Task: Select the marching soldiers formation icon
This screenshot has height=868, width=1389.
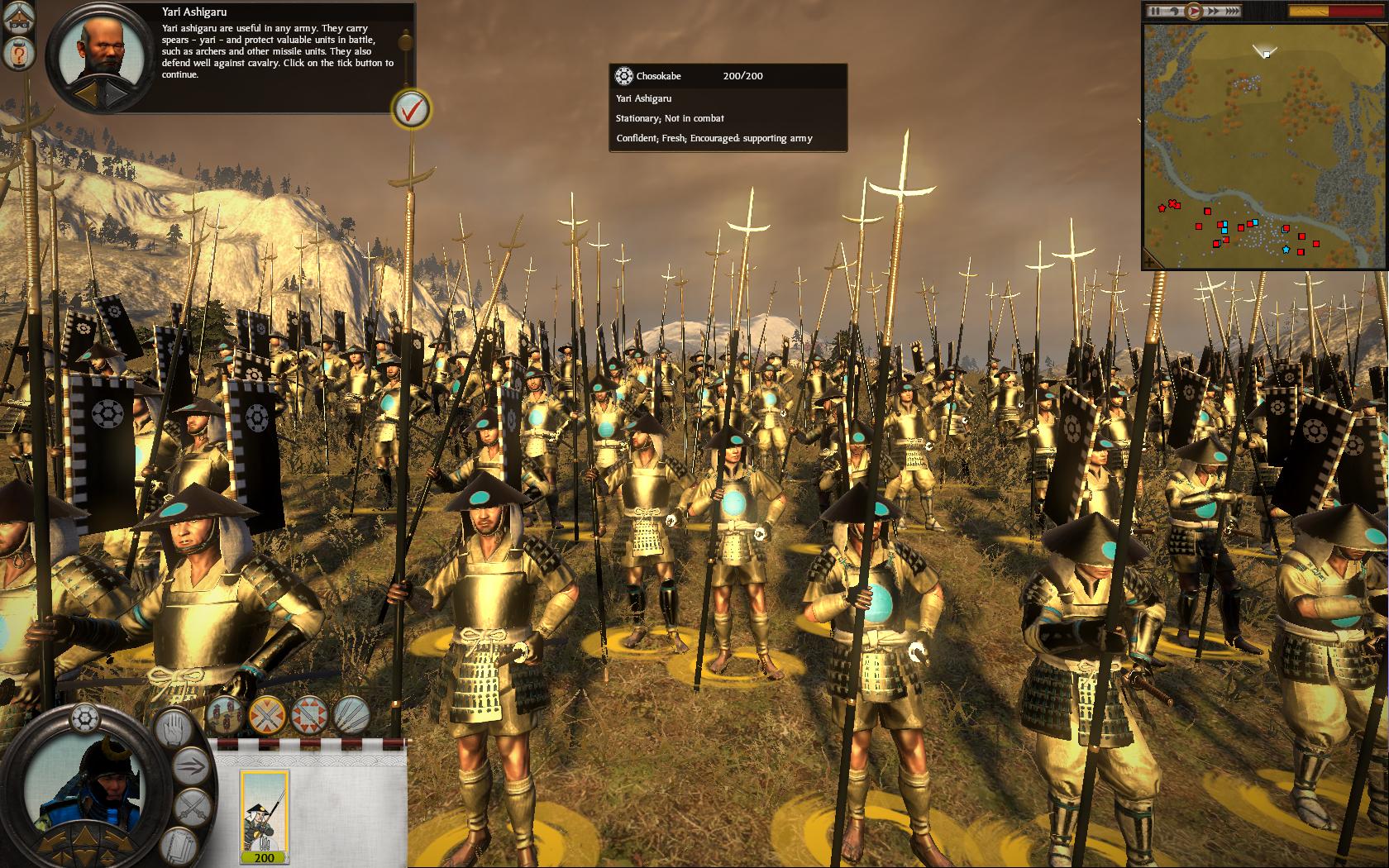Action: pyautogui.click(x=225, y=714)
